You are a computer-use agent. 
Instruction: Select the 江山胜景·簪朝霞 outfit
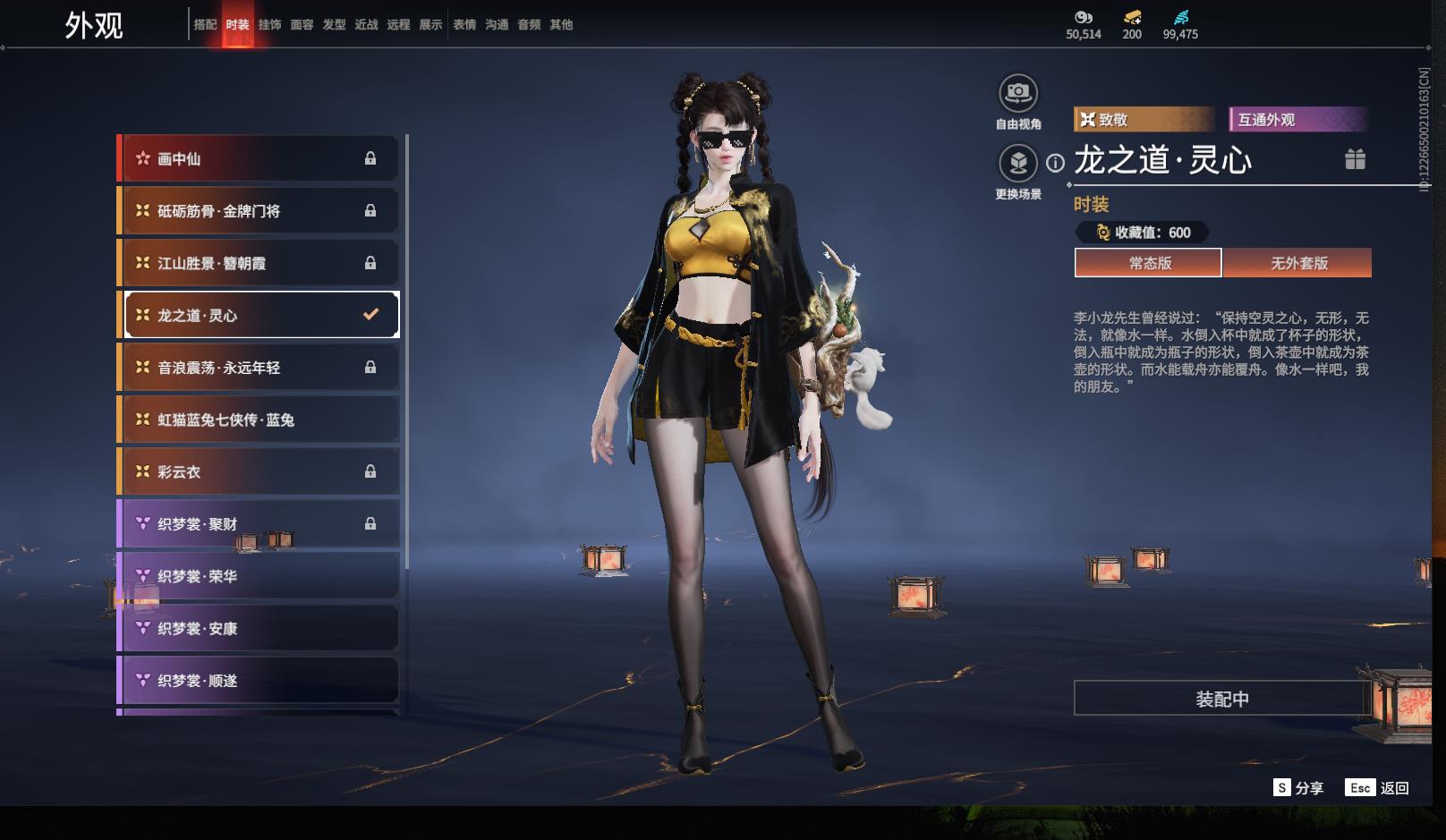tap(258, 263)
